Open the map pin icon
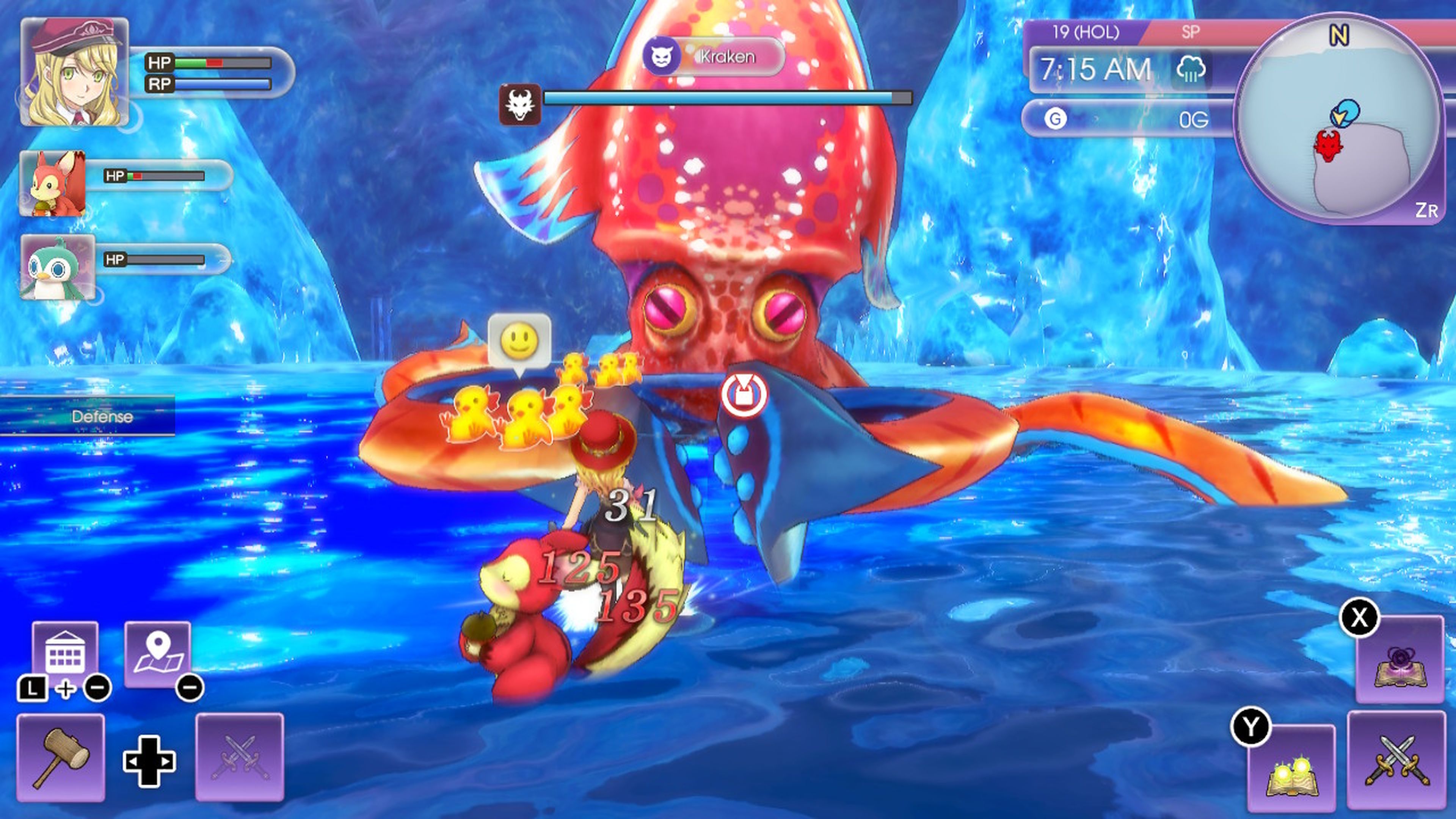This screenshot has height=819, width=1456. coord(158,653)
